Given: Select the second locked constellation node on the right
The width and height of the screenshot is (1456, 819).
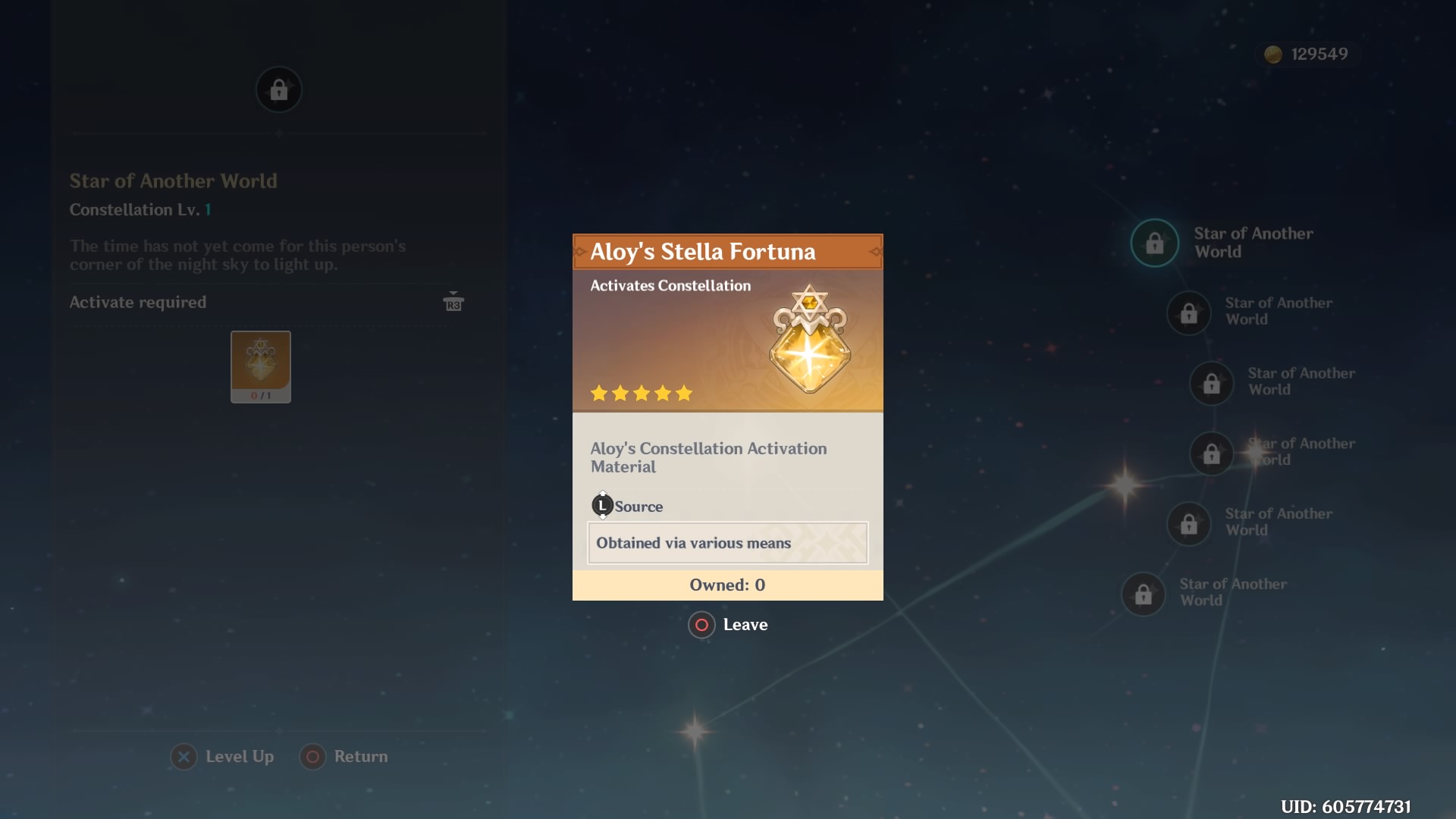Looking at the screenshot, I should pyautogui.click(x=1188, y=313).
